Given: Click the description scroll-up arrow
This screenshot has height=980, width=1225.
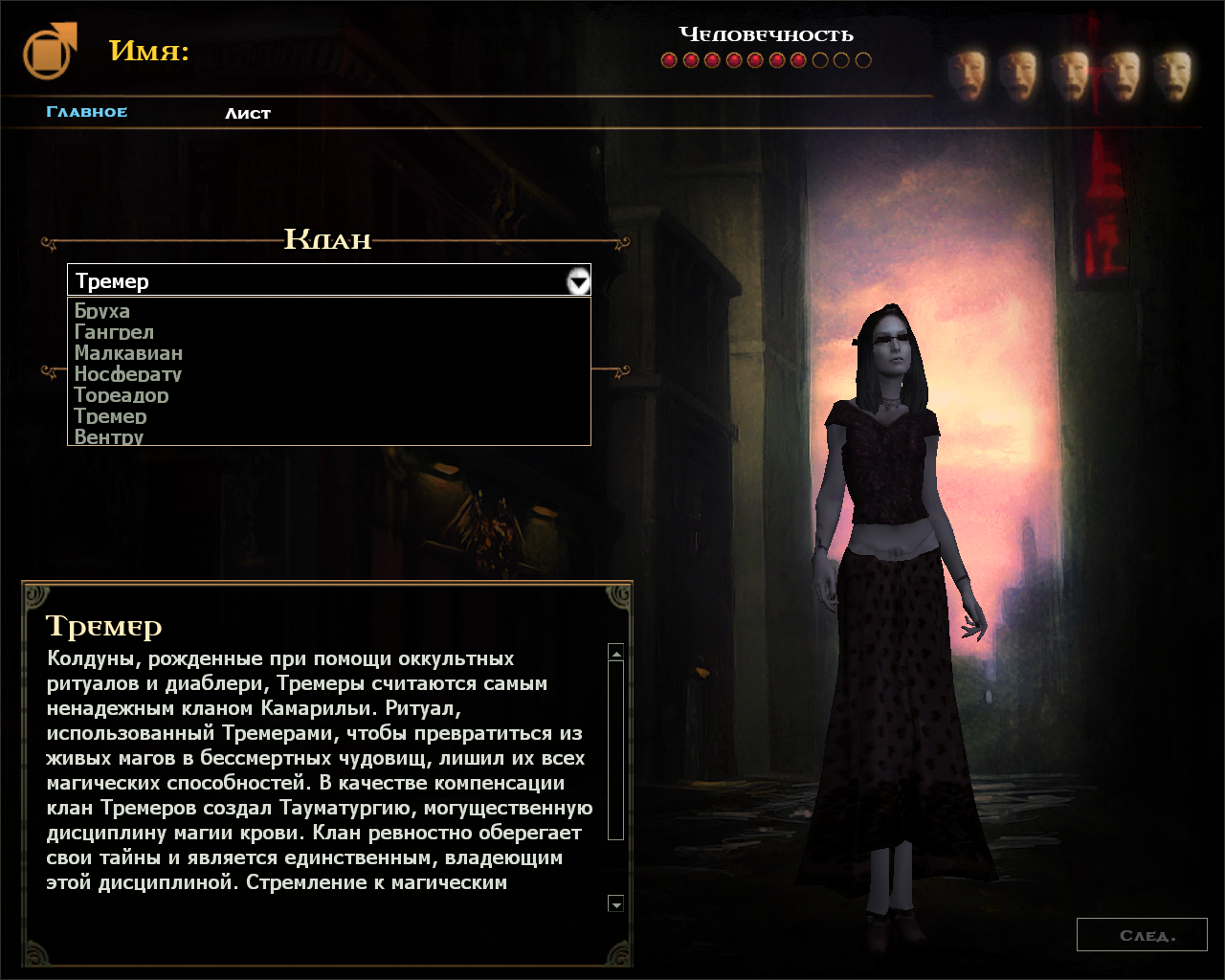Looking at the screenshot, I should (x=616, y=653).
